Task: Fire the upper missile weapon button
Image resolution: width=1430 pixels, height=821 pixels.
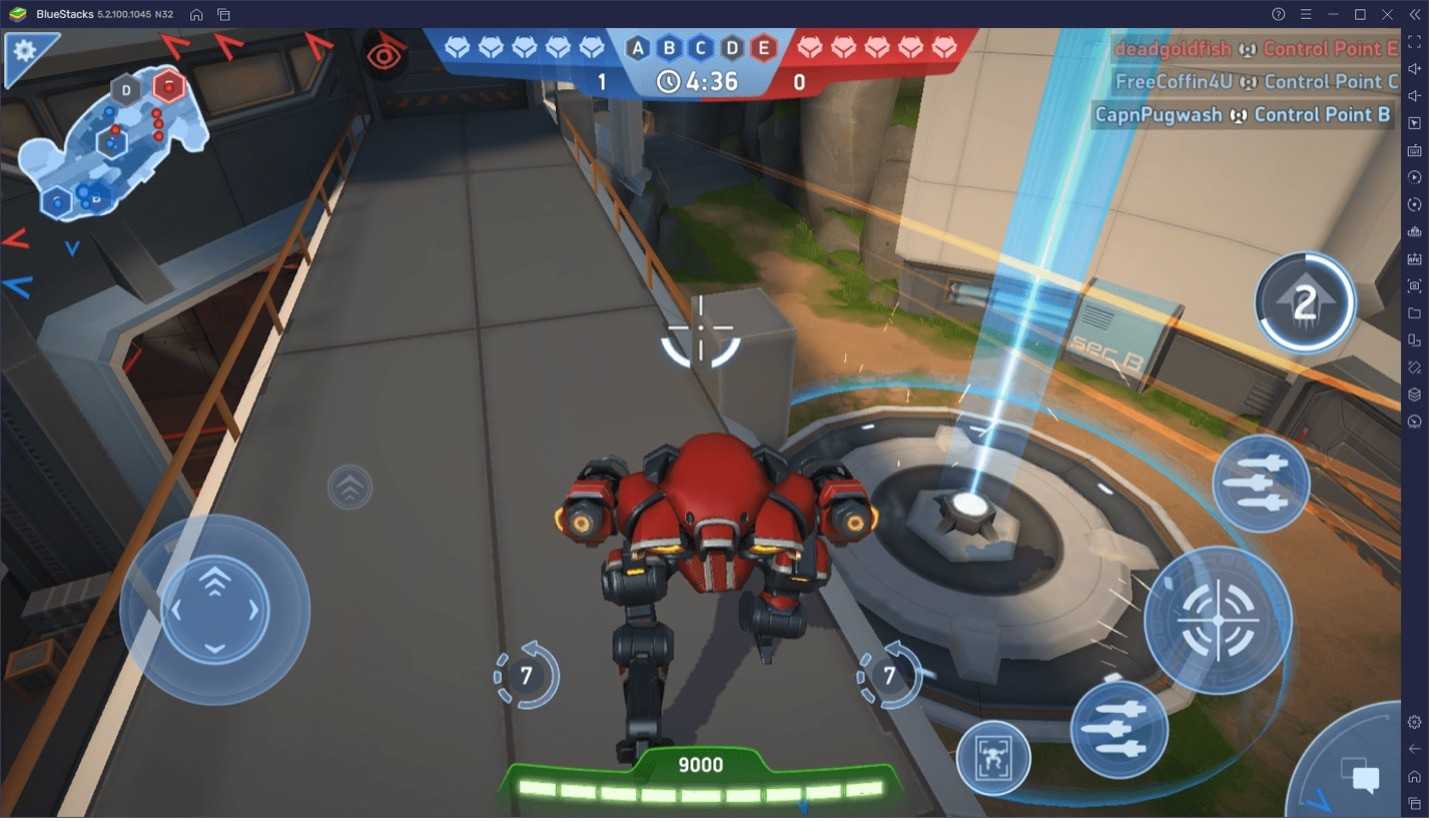Action: pos(1260,484)
